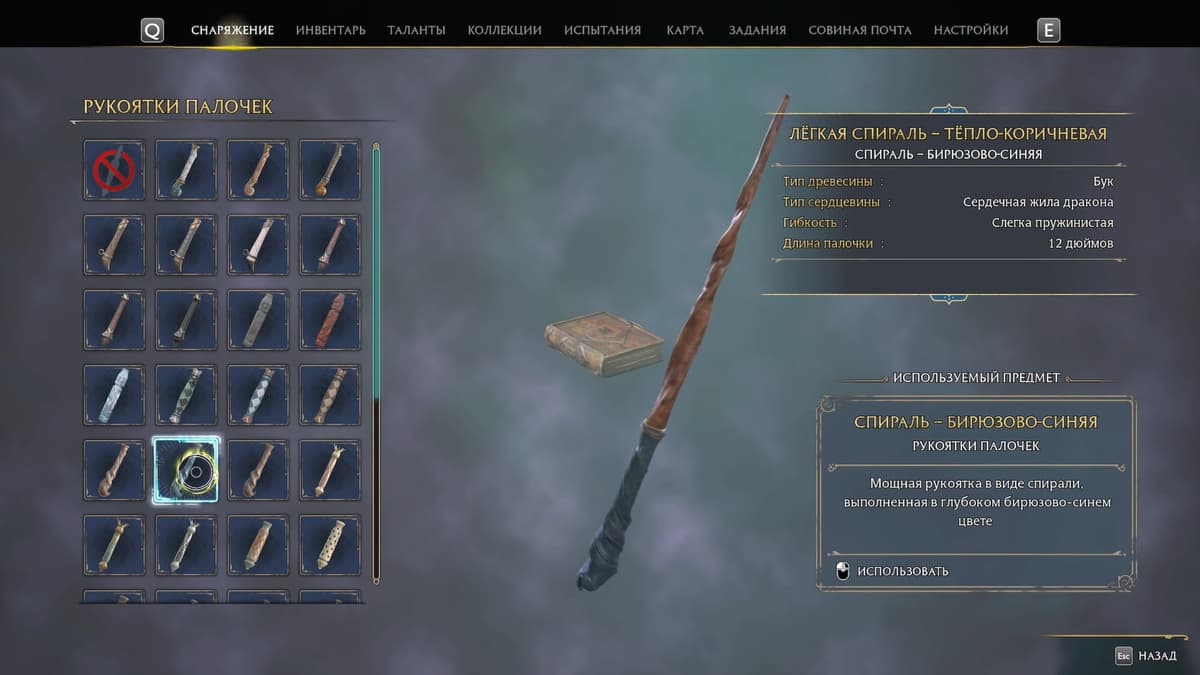This screenshot has height=675, width=1200.
Task: Switch to Совиная почта tab
Action: 859,30
